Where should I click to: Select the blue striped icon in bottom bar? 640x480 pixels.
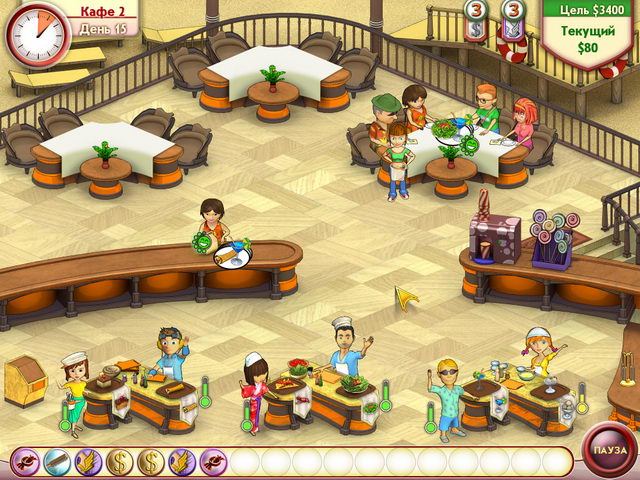(57, 462)
